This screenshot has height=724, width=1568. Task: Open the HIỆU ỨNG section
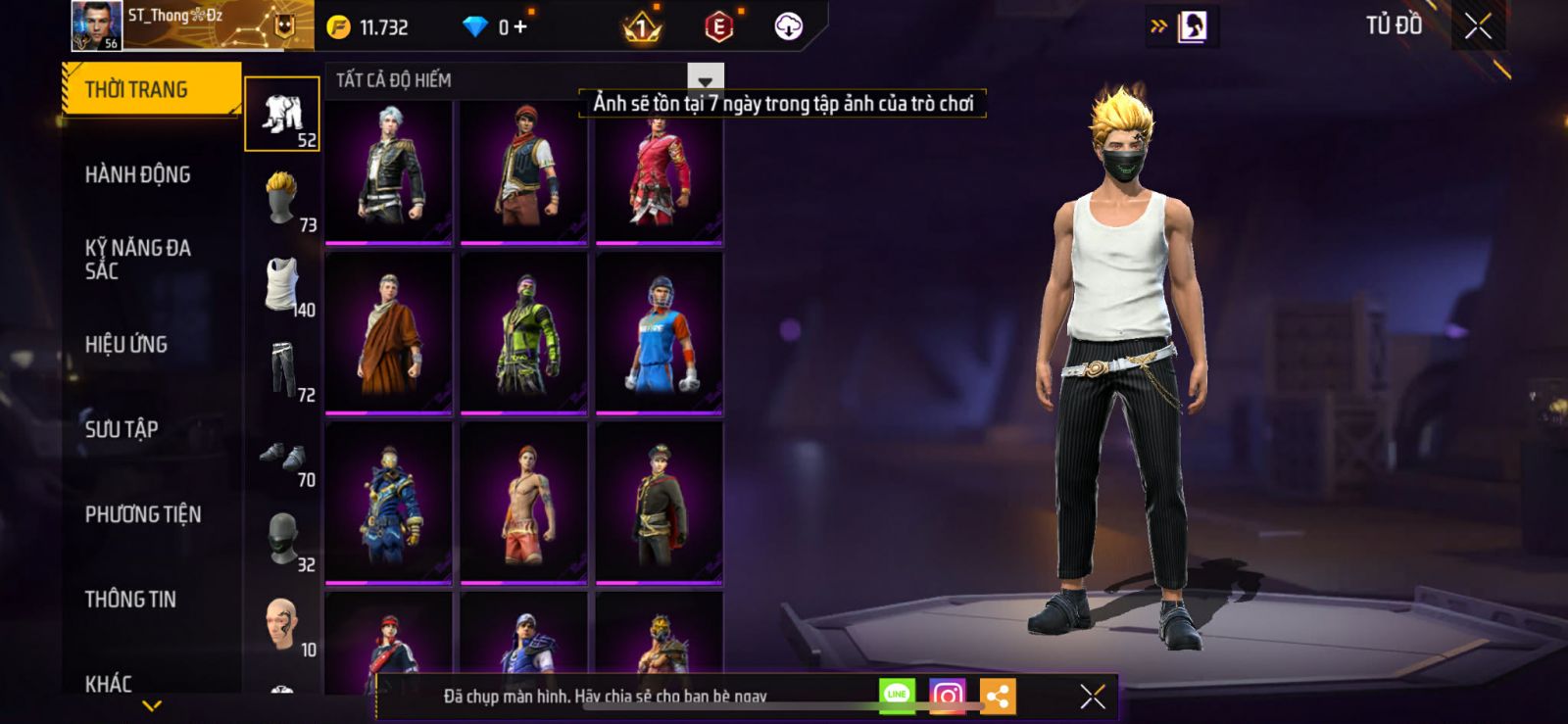coord(126,344)
